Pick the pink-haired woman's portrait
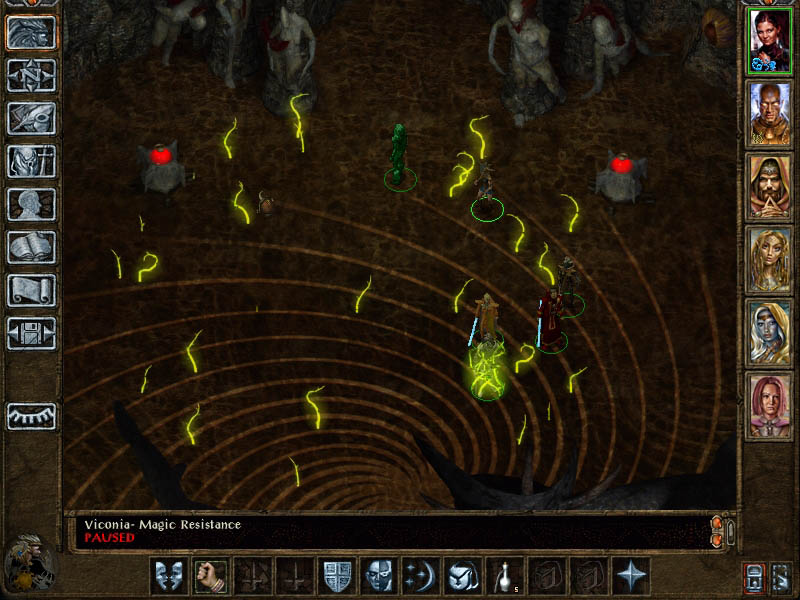Screen dimensions: 800x600 (x=770, y=405)
